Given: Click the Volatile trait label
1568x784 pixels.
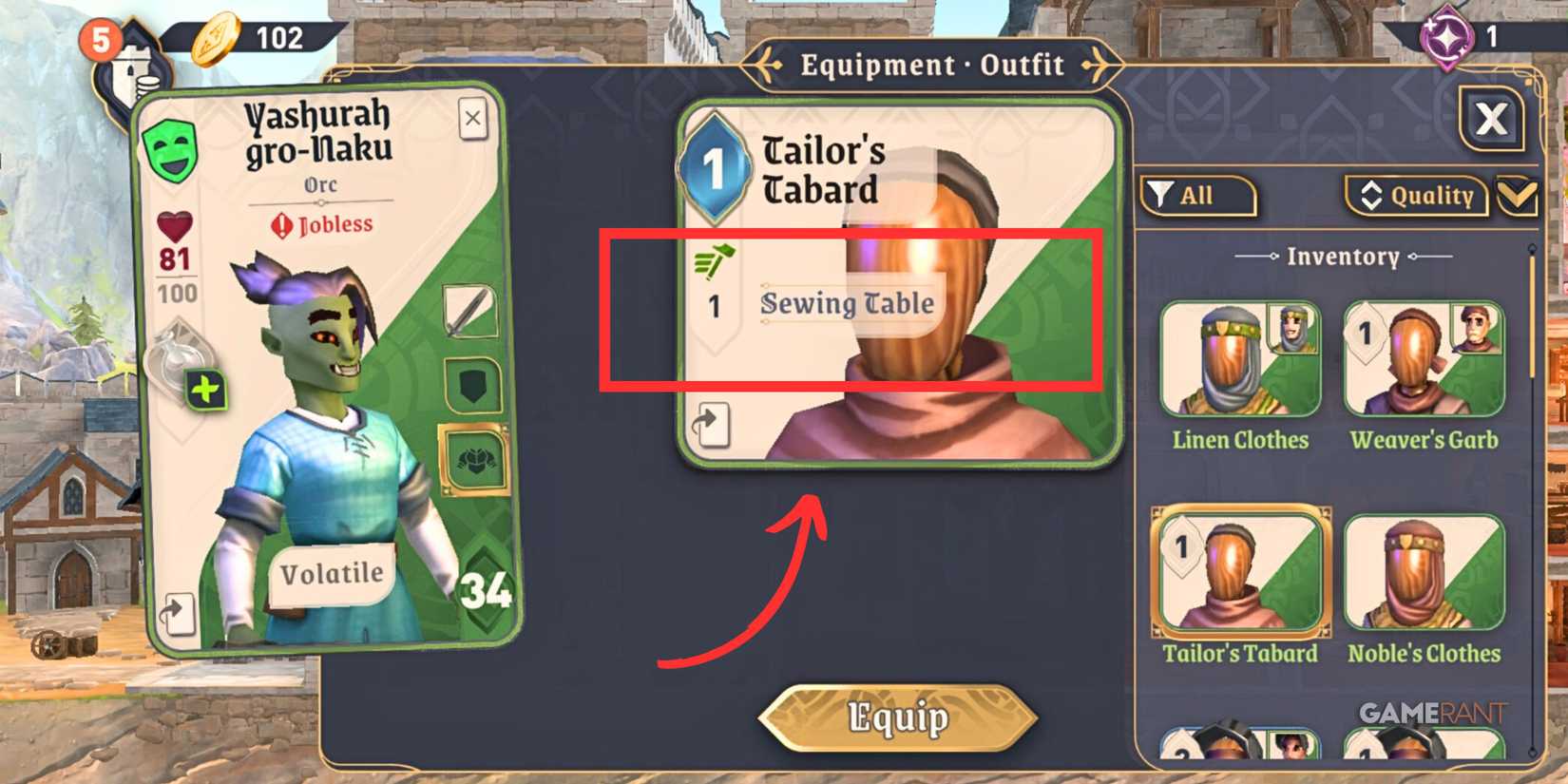Looking at the screenshot, I should pos(331,571).
